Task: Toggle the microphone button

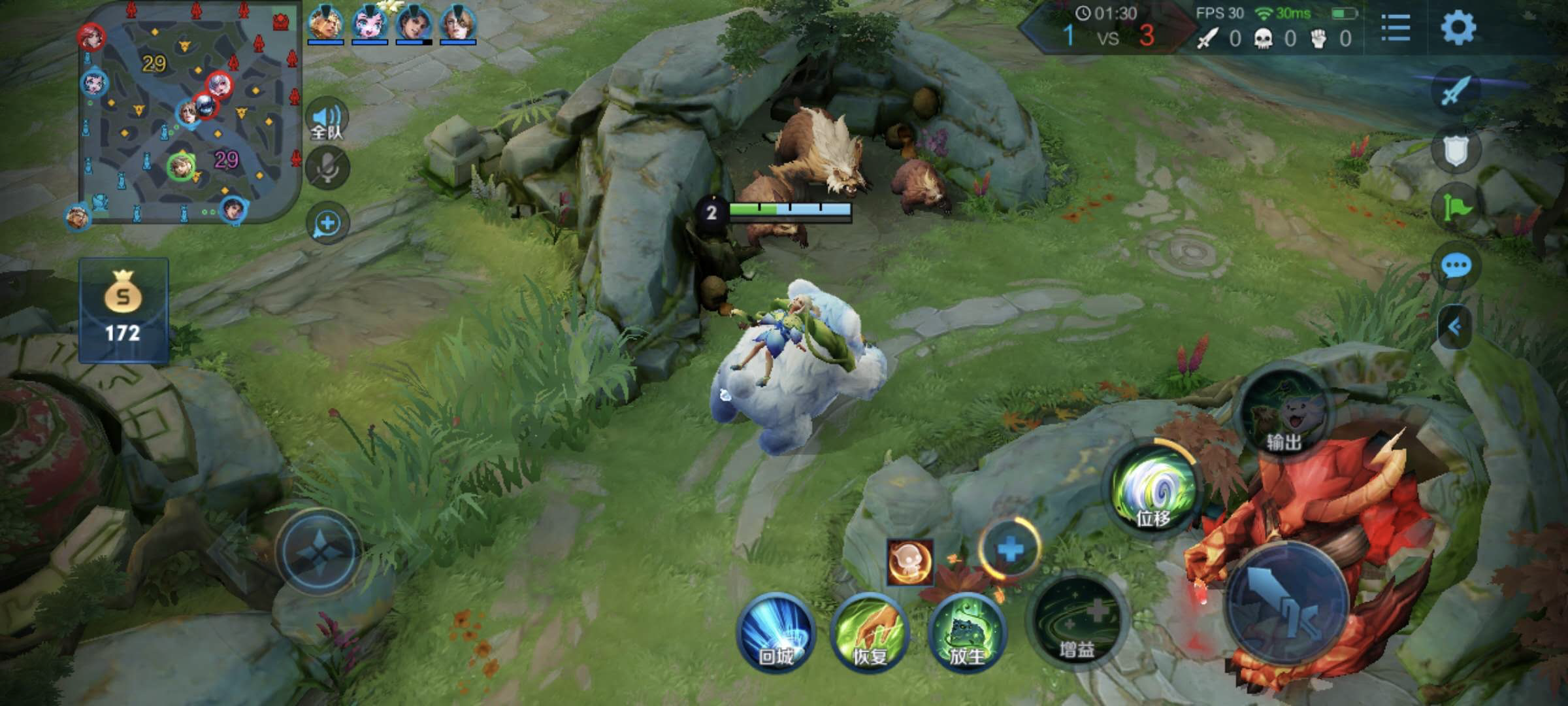Action: (x=327, y=169)
